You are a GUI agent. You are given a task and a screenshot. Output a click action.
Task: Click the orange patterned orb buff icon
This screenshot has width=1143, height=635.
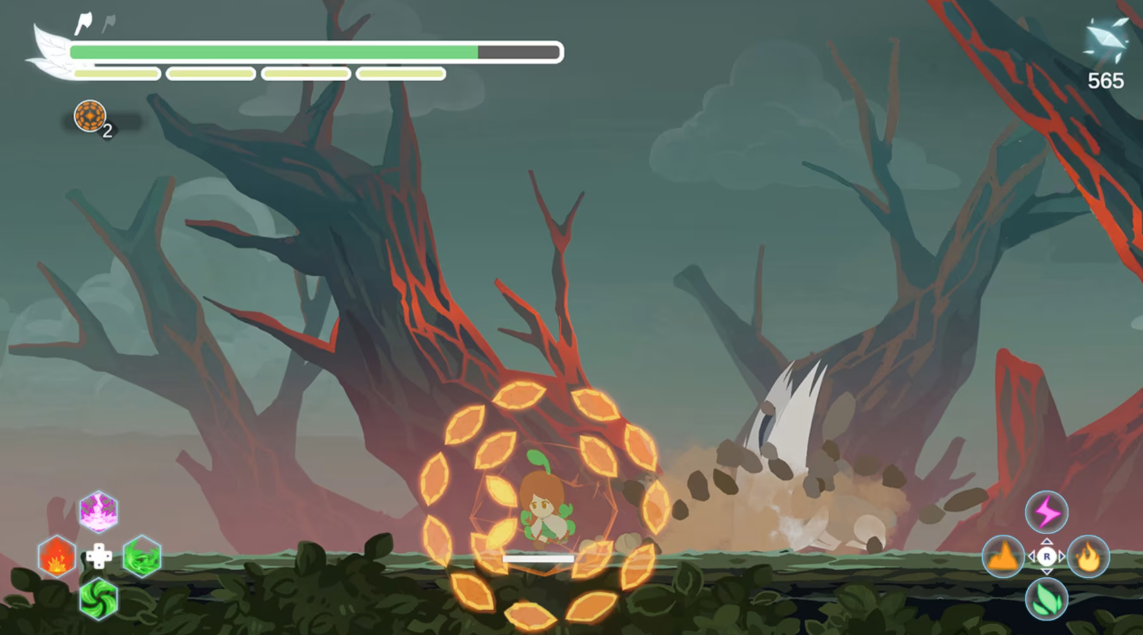tap(90, 116)
